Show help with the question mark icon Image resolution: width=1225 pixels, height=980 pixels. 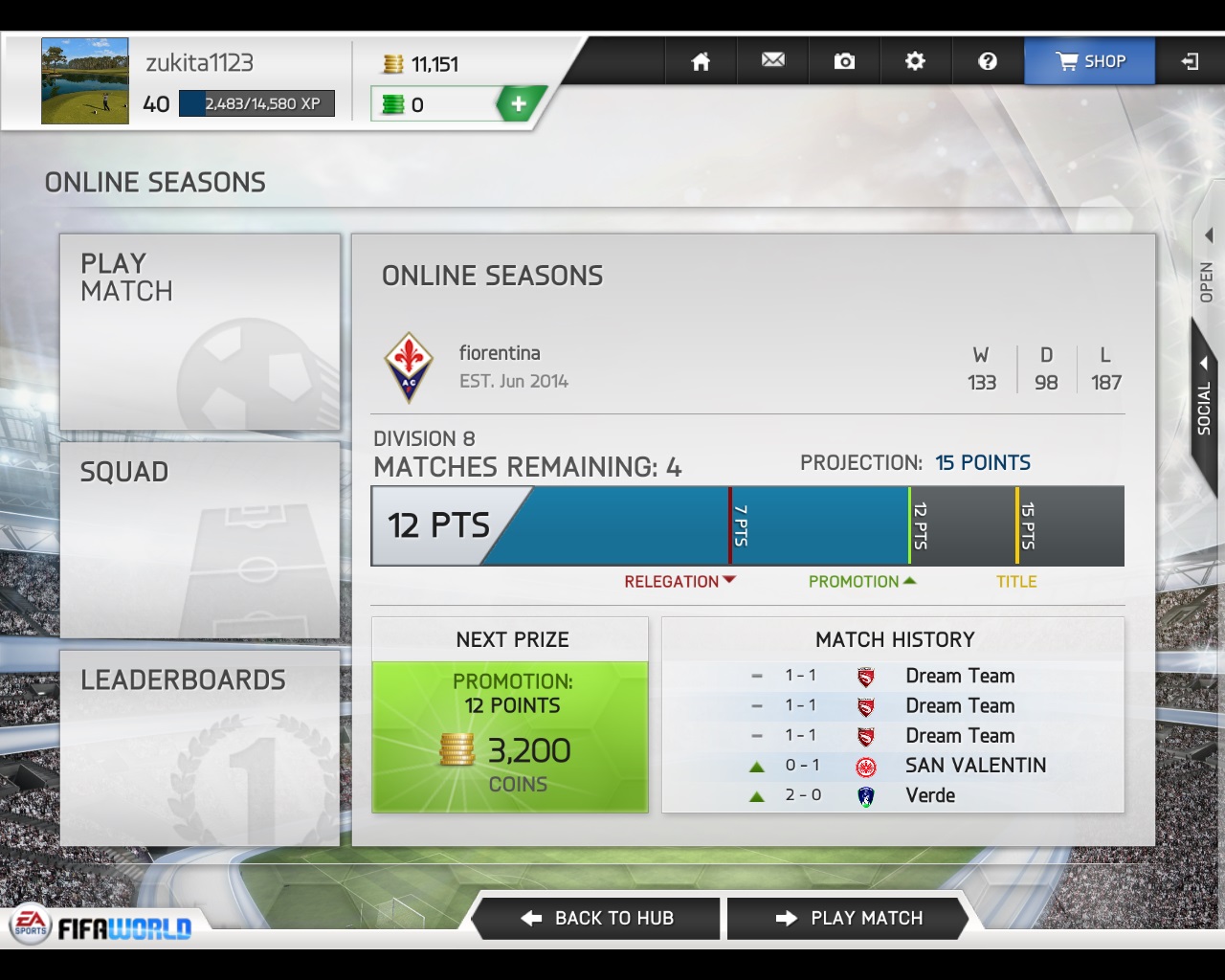click(x=988, y=61)
